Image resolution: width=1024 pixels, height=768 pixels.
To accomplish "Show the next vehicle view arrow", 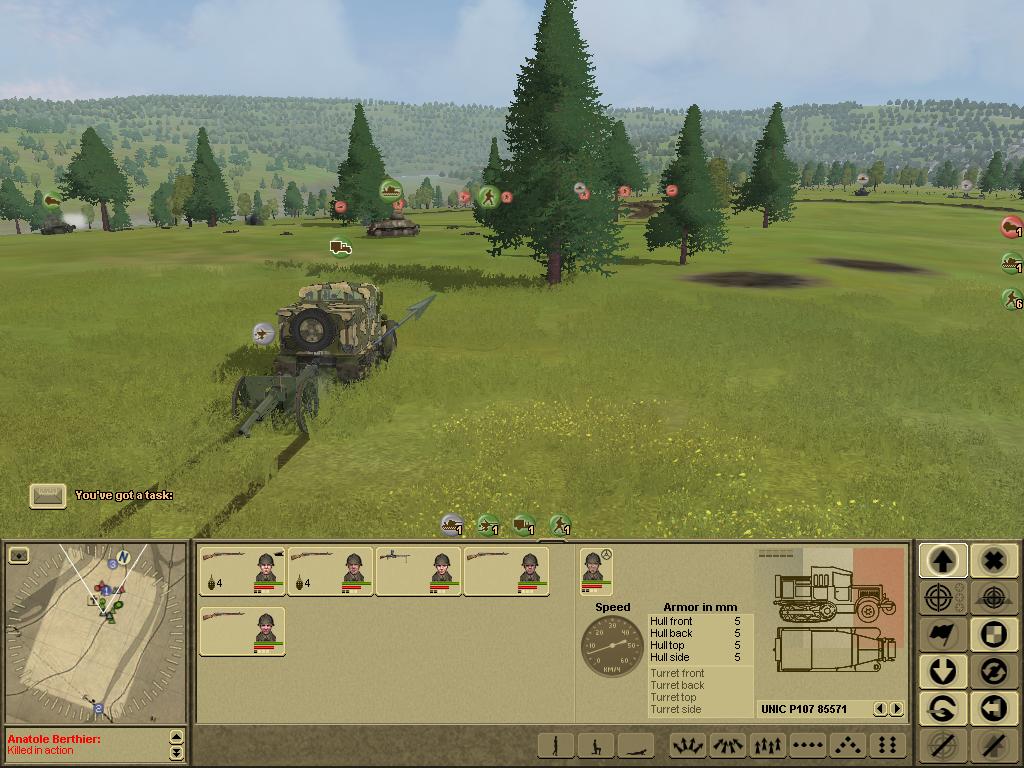I will coord(896,709).
